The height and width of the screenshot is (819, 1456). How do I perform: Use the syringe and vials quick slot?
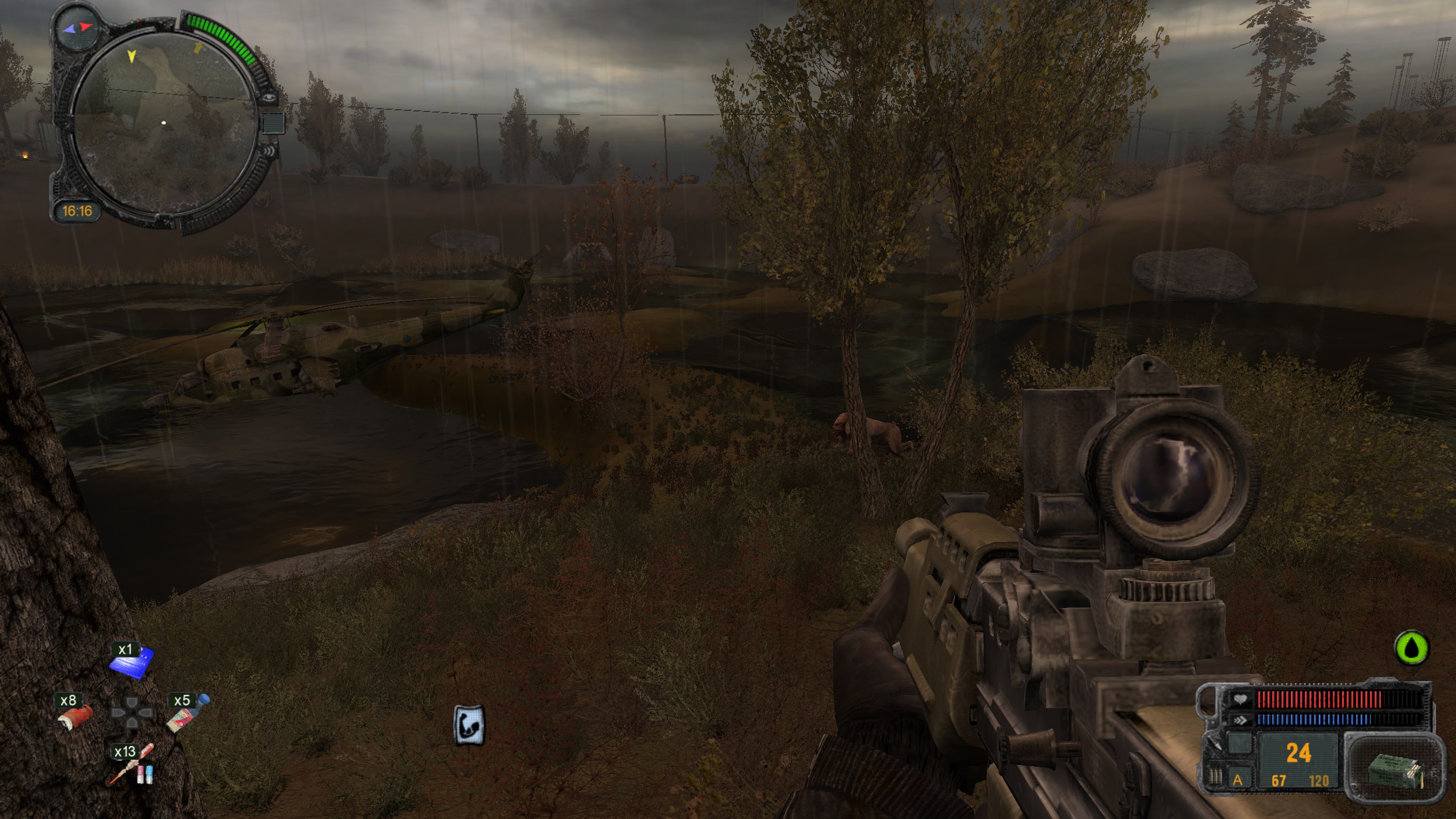click(132, 766)
